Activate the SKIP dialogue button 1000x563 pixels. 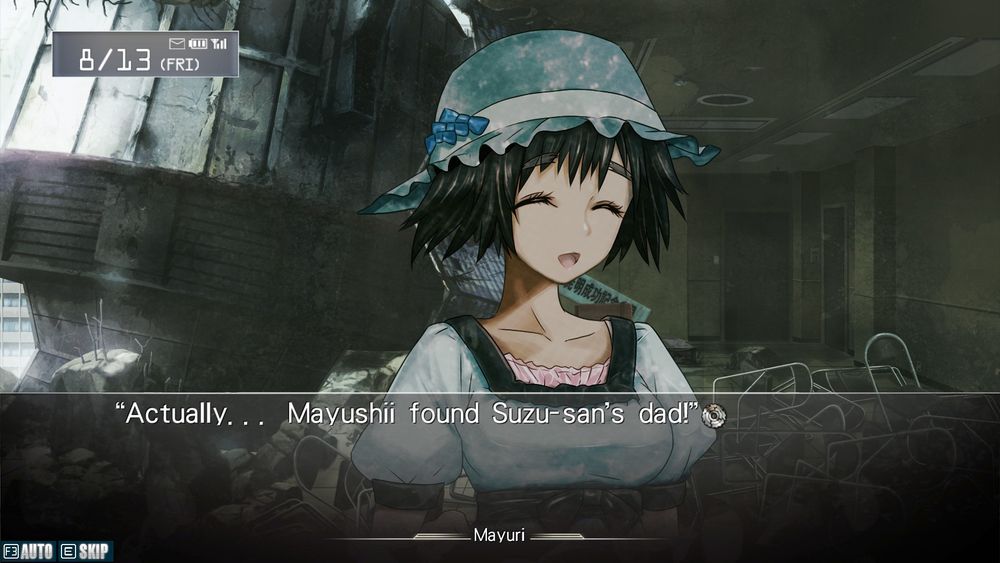coord(86,552)
